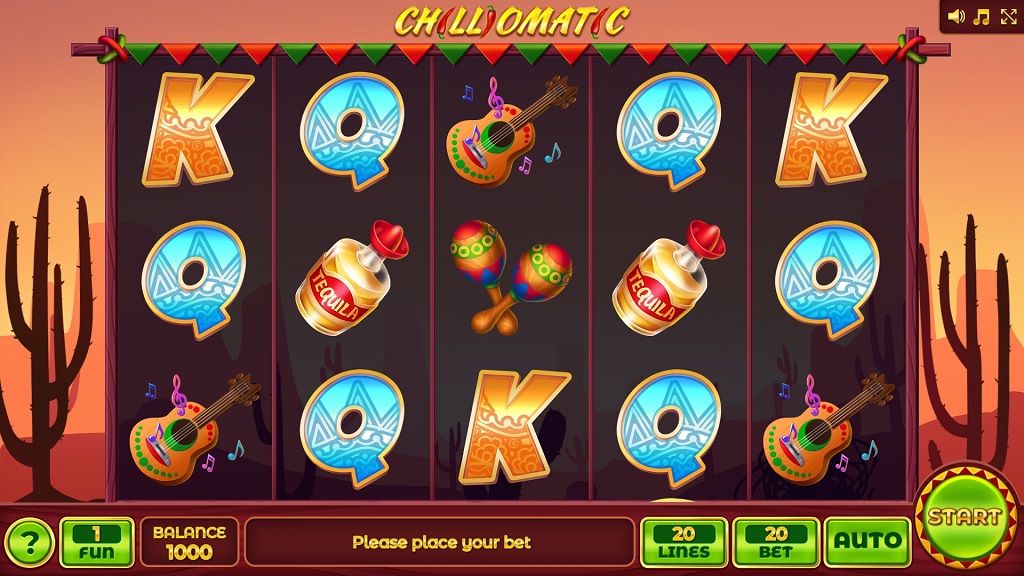Switch to fullscreen mode
Image resolution: width=1024 pixels, height=576 pixels.
(x=1005, y=16)
